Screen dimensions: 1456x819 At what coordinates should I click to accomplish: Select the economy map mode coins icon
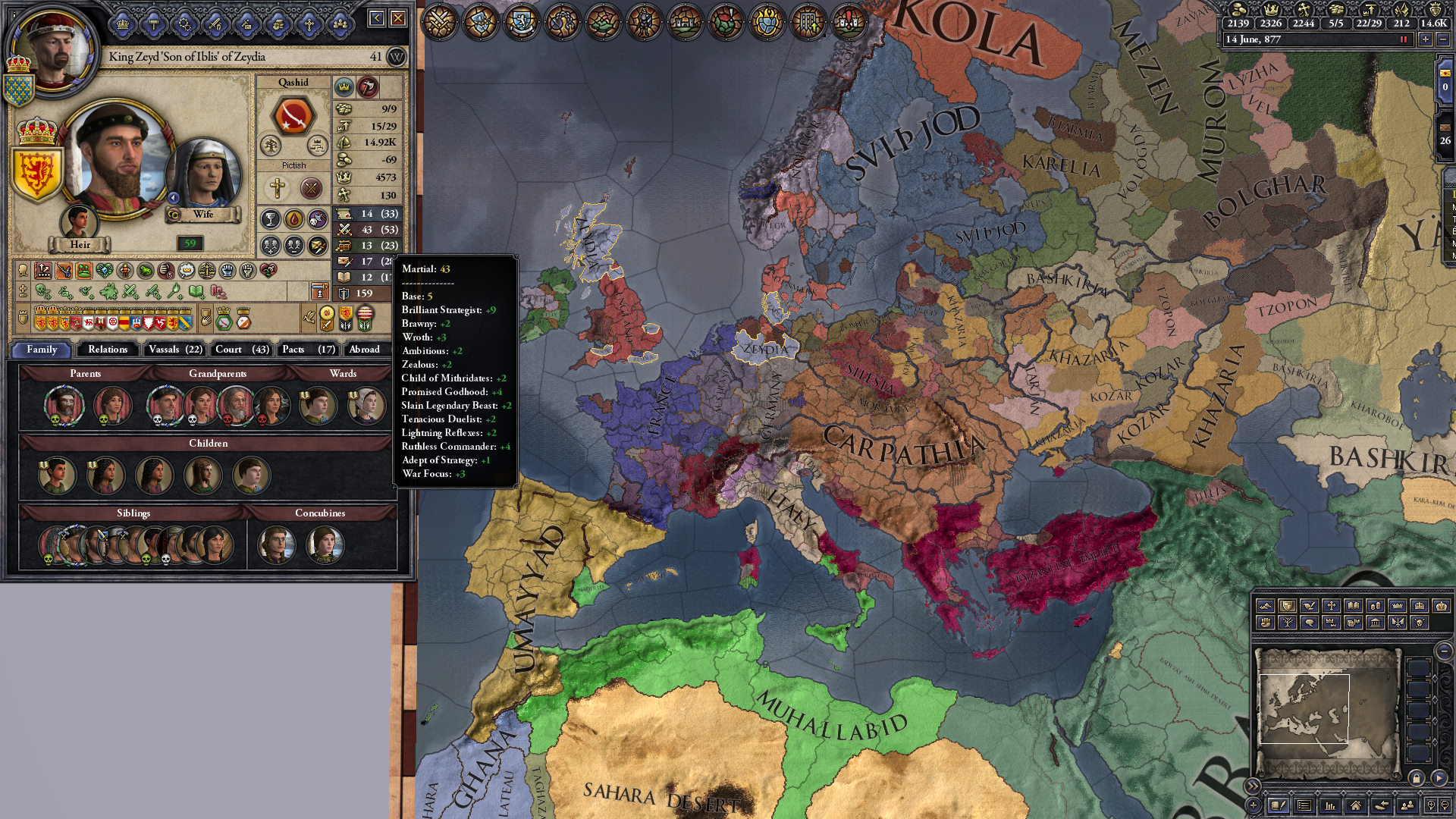pyautogui.click(x=1375, y=607)
